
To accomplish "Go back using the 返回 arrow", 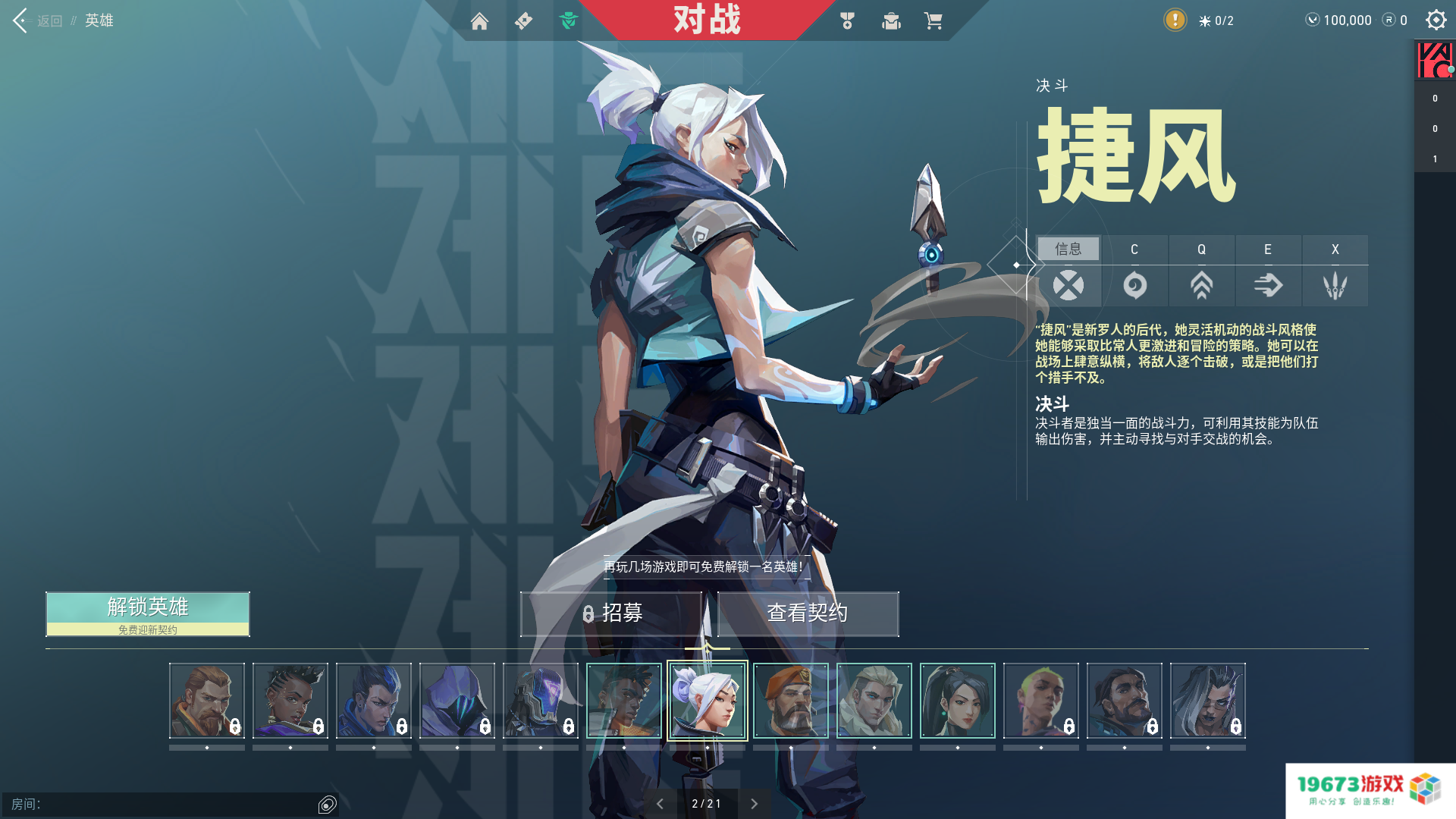I will click(21, 20).
